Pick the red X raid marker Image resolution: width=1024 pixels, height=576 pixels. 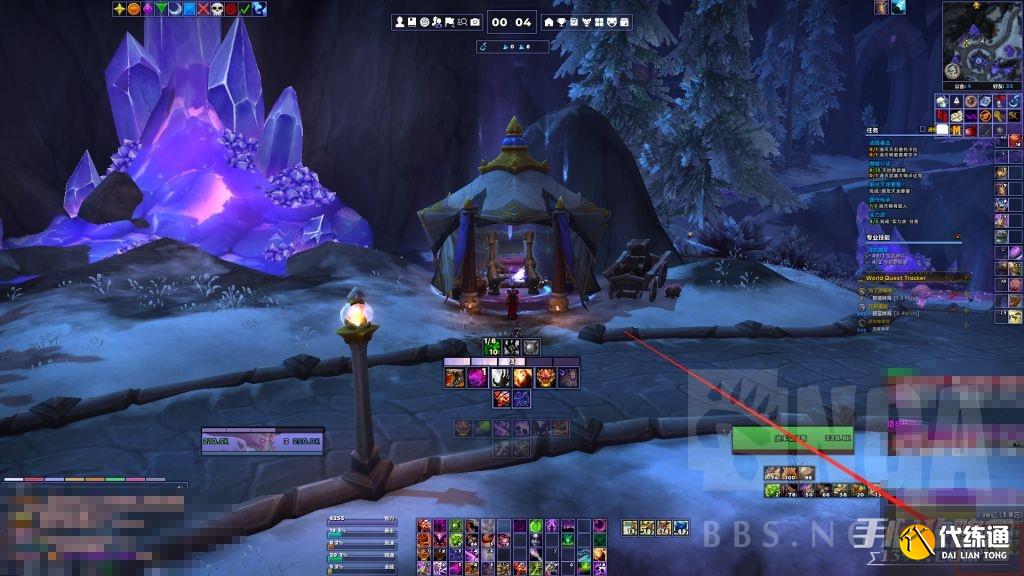[x=203, y=9]
